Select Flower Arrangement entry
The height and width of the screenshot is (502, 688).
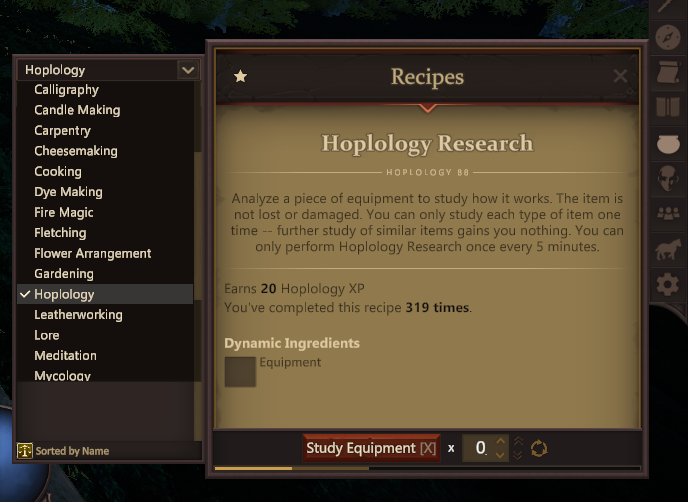click(x=93, y=254)
